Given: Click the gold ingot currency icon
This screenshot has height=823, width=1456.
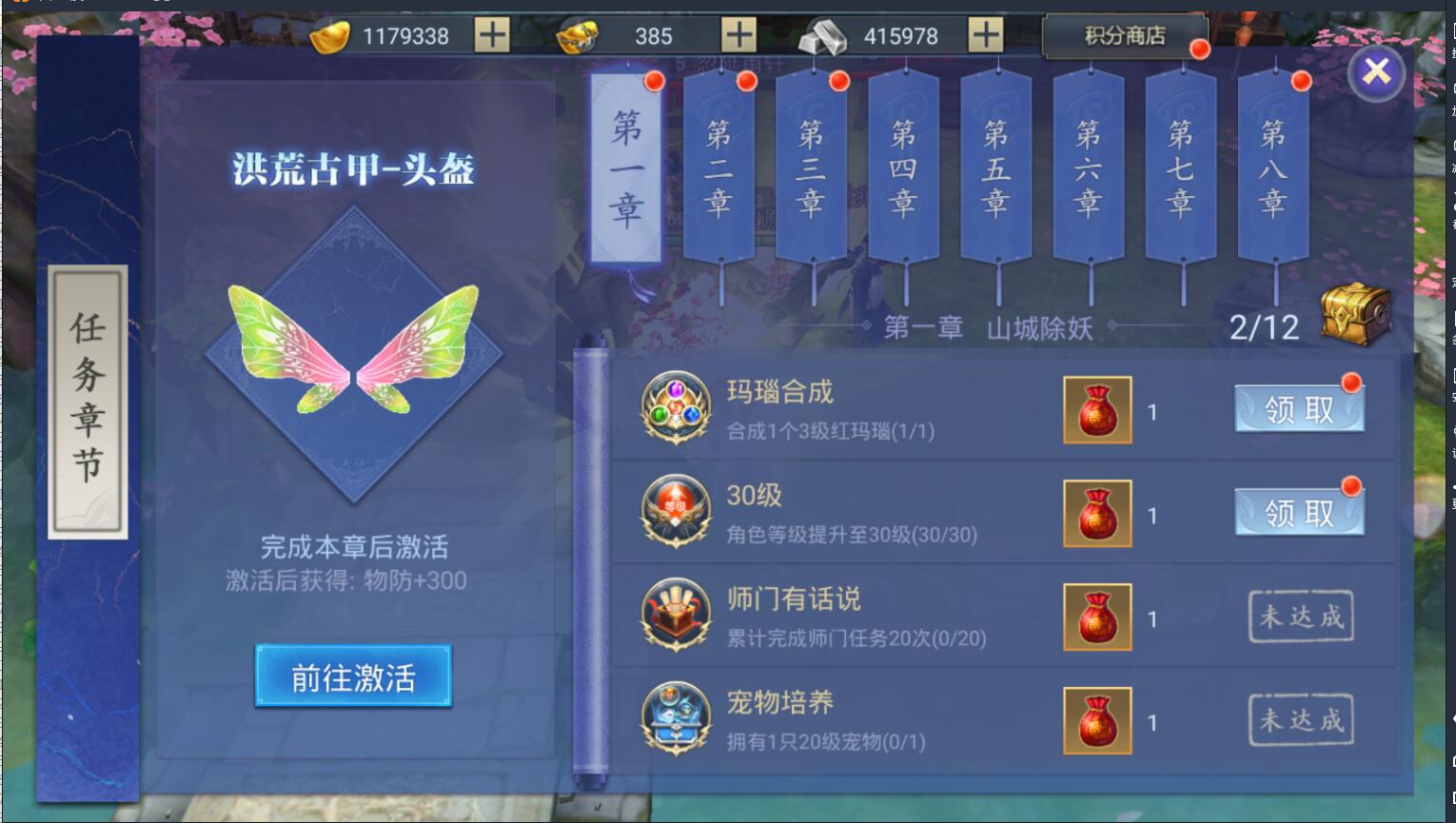Looking at the screenshot, I should click(329, 36).
